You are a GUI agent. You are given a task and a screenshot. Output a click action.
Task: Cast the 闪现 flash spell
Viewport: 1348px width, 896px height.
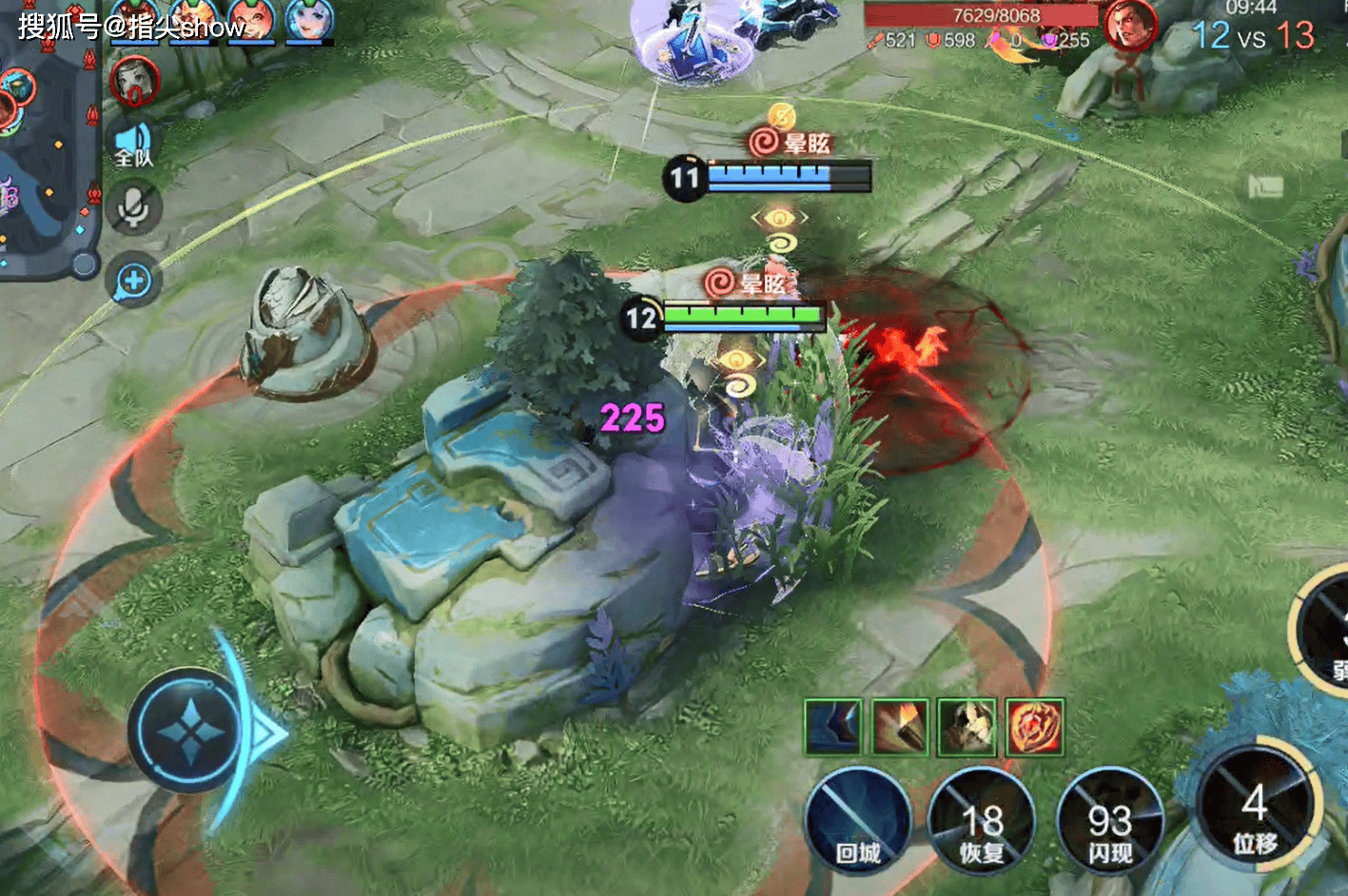coord(1110,822)
